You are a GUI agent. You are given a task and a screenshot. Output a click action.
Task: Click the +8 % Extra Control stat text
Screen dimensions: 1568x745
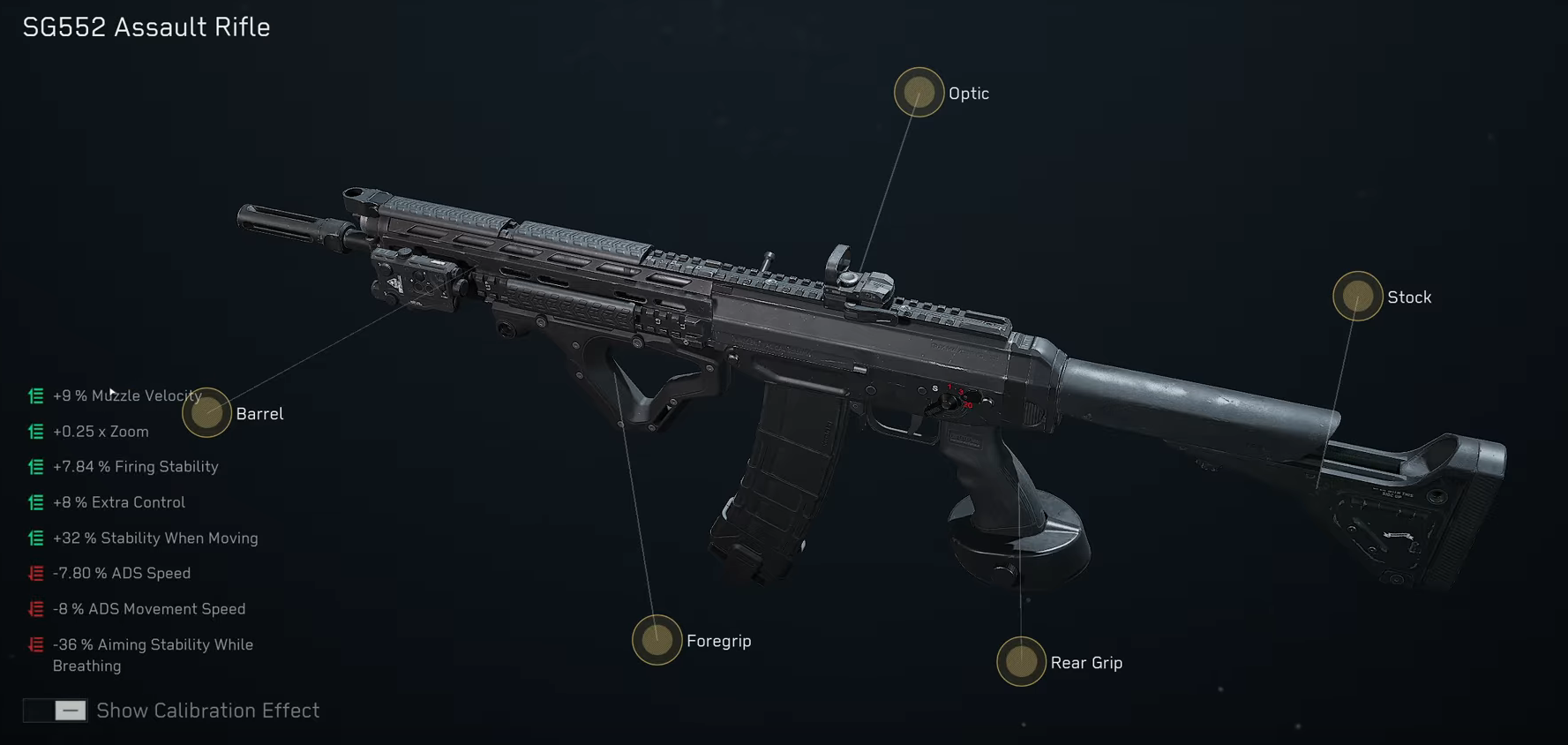point(120,502)
